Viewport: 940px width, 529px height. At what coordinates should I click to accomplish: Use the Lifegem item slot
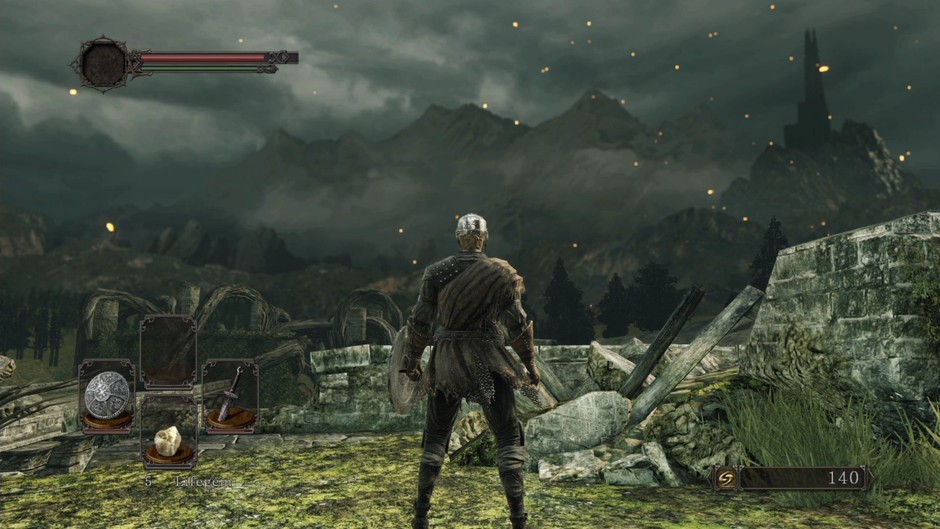click(x=168, y=440)
